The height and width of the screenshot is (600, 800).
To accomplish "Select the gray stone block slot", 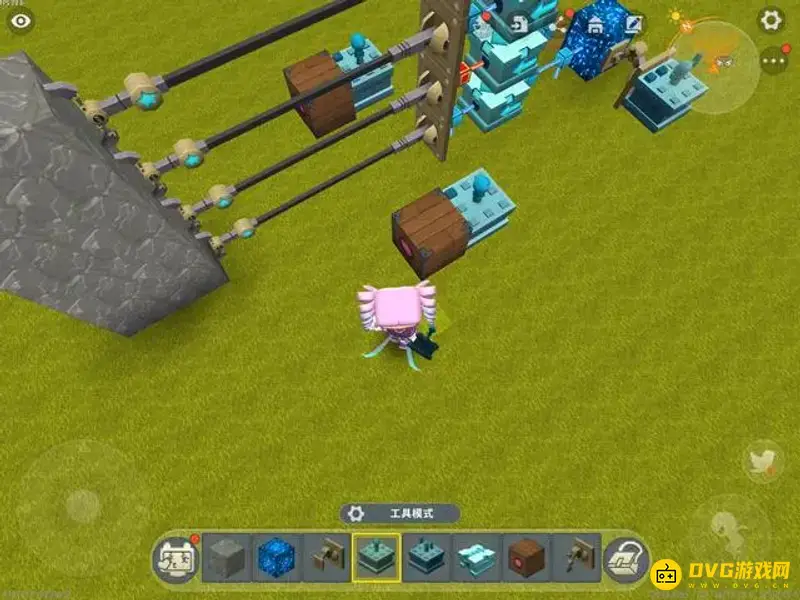I will (225, 557).
